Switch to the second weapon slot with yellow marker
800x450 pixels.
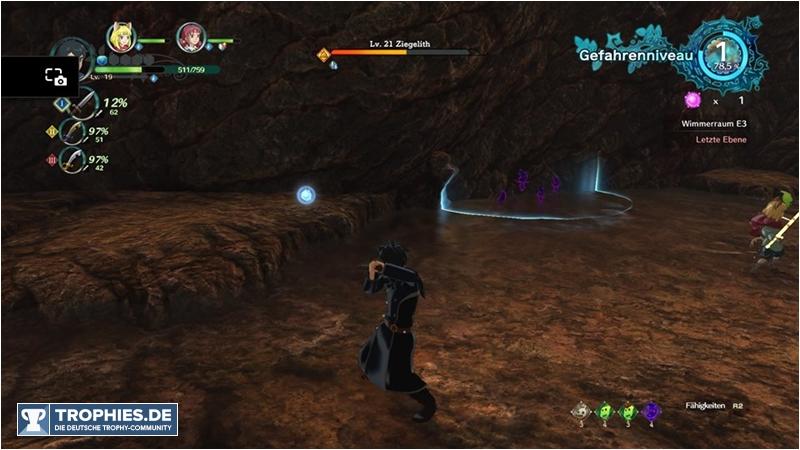pyautogui.click(x=73, y=131)
